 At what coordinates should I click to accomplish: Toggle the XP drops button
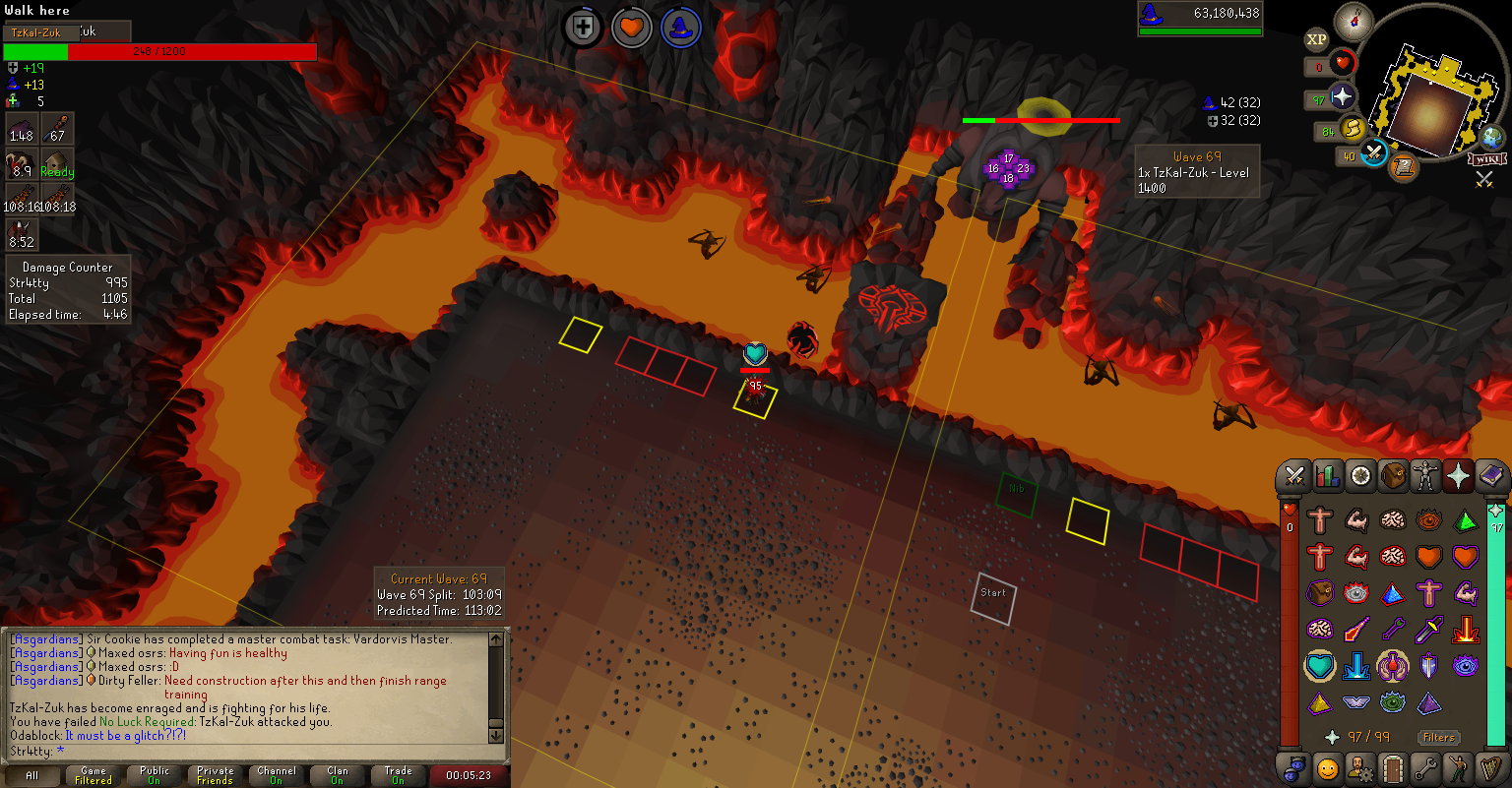click(1316, 40)
